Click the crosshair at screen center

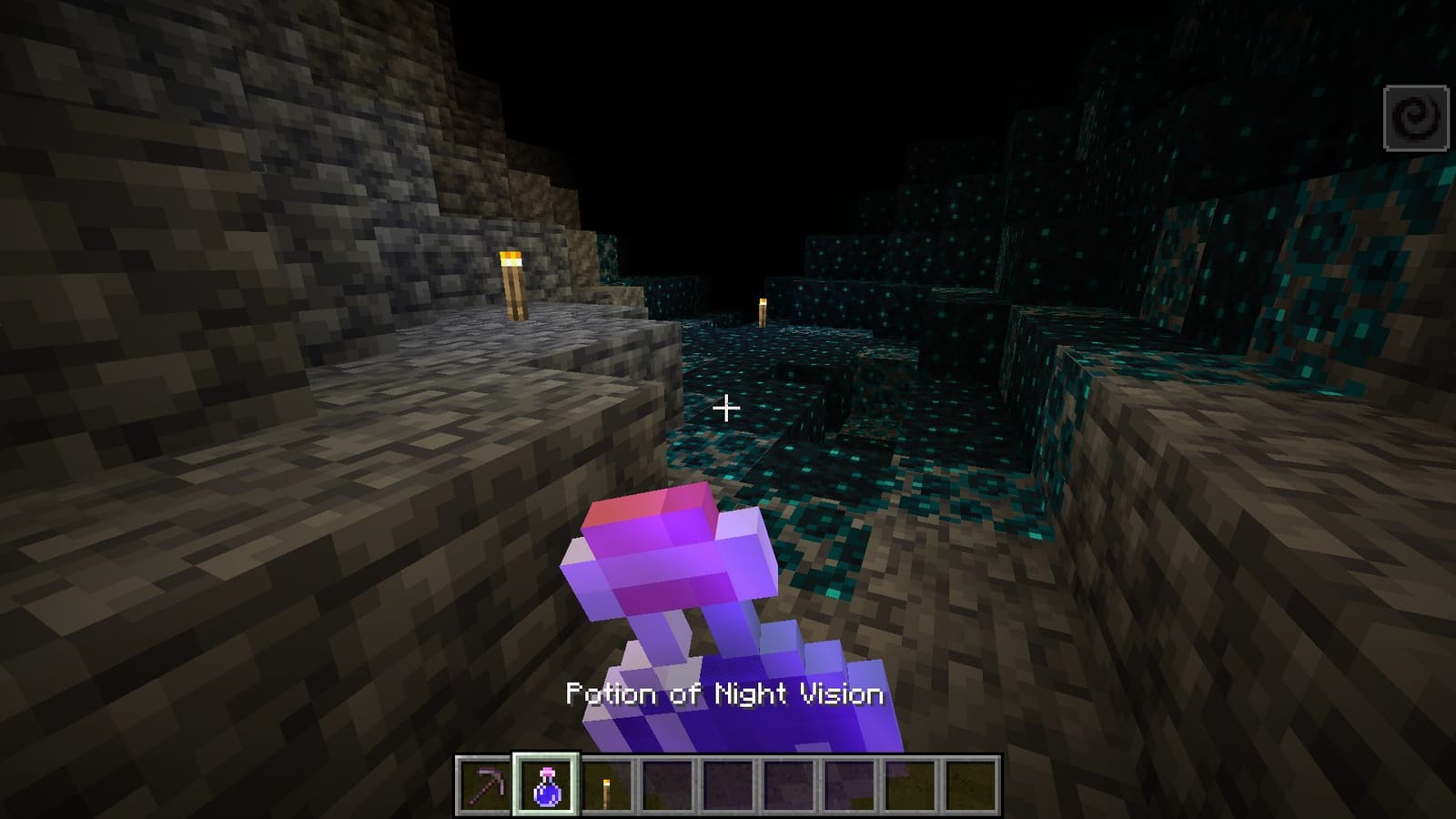click(727, 409)
